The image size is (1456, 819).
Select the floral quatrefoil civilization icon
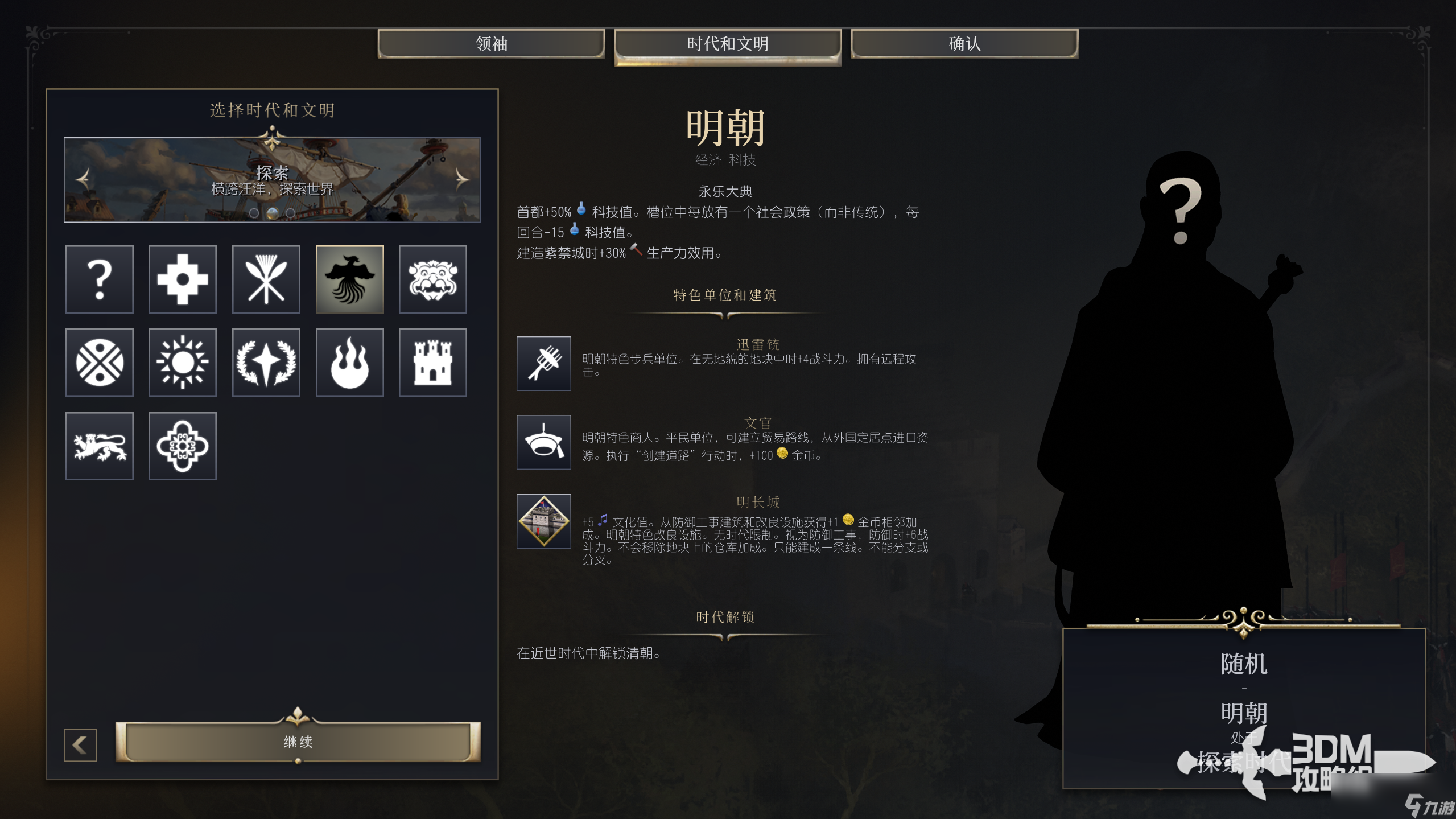pos(183,446)
